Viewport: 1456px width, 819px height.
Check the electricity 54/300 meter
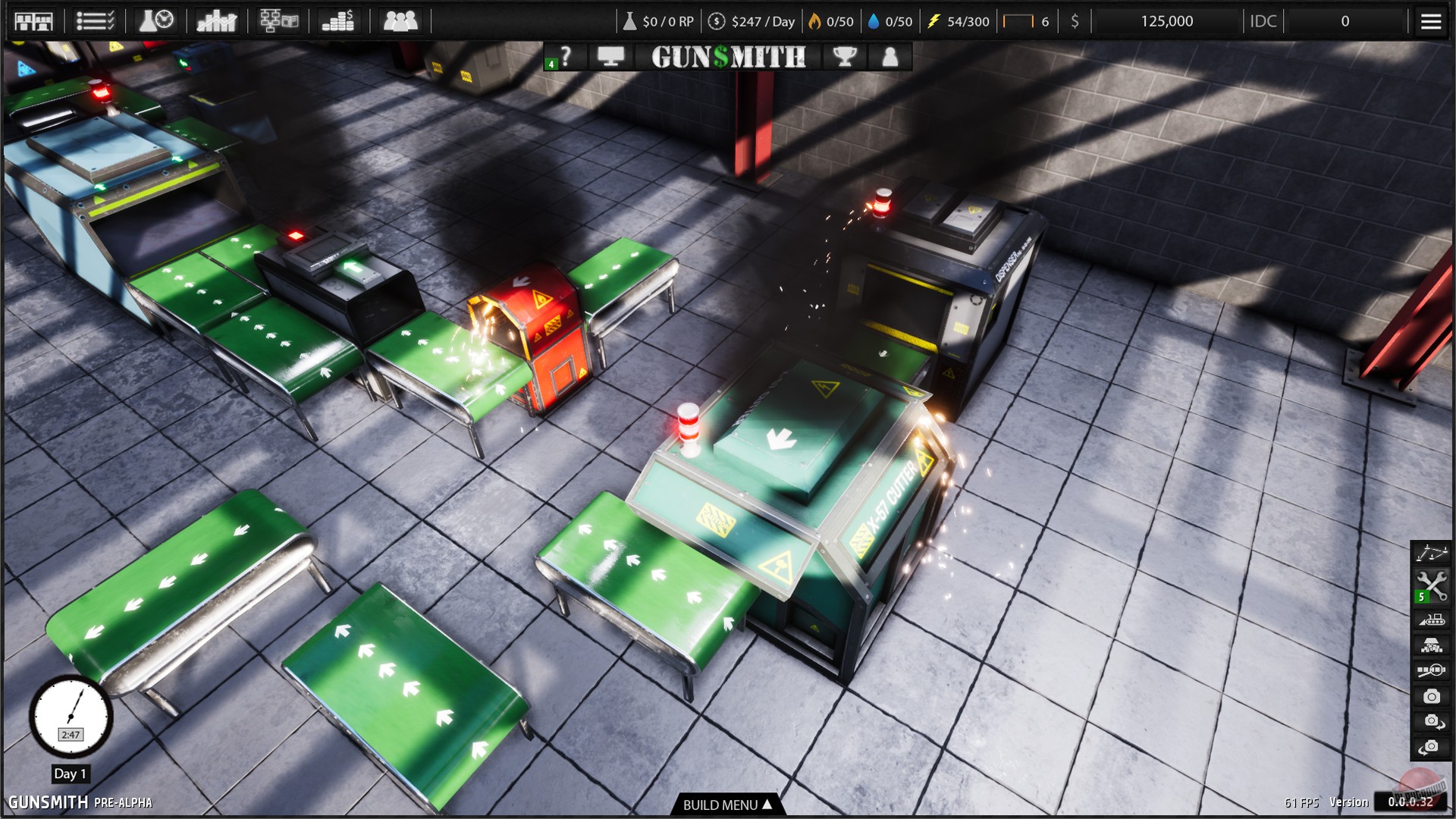(x=958, y=20)
